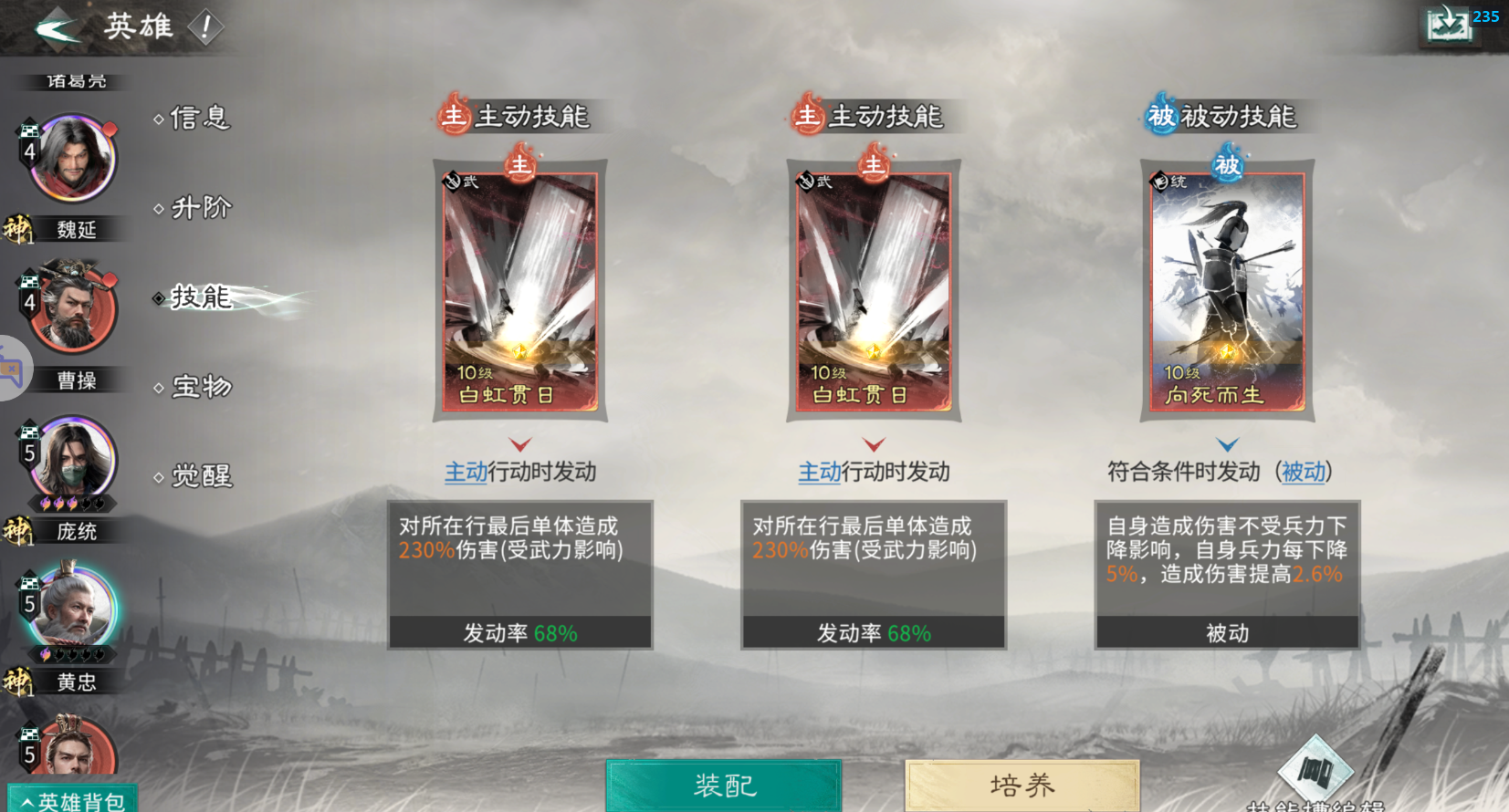Click the exclamation mark beside 英雄 title

[x=208, y=26]
